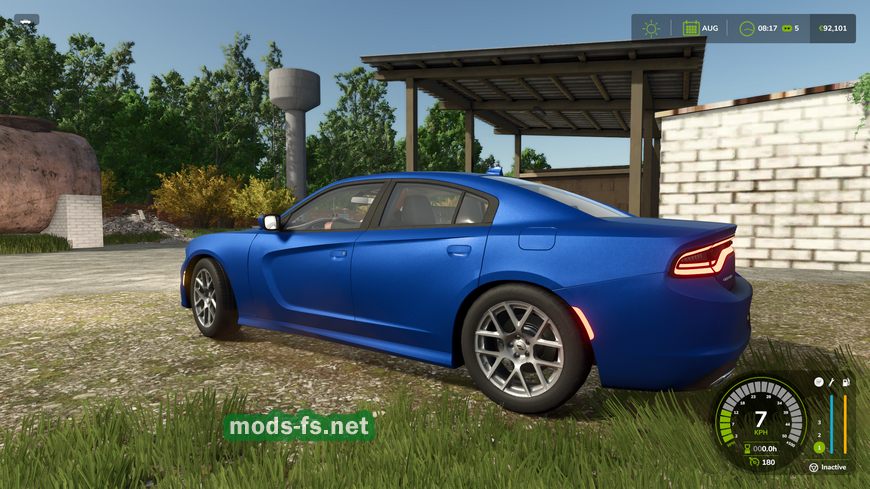This screenshot has width=870, height=489.
Task: Click the fuel pump icon
Action: click(x=845, y=382)
